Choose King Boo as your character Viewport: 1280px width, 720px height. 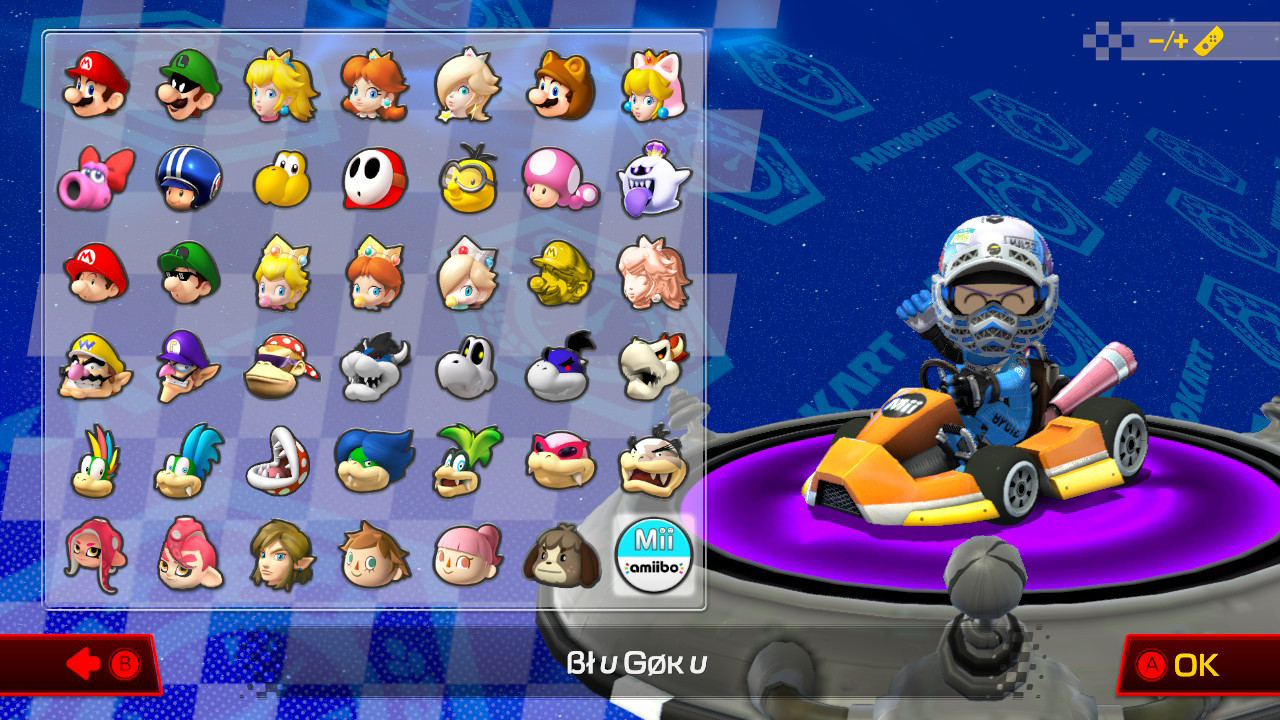pyautogui.click(x=652, y=180)
